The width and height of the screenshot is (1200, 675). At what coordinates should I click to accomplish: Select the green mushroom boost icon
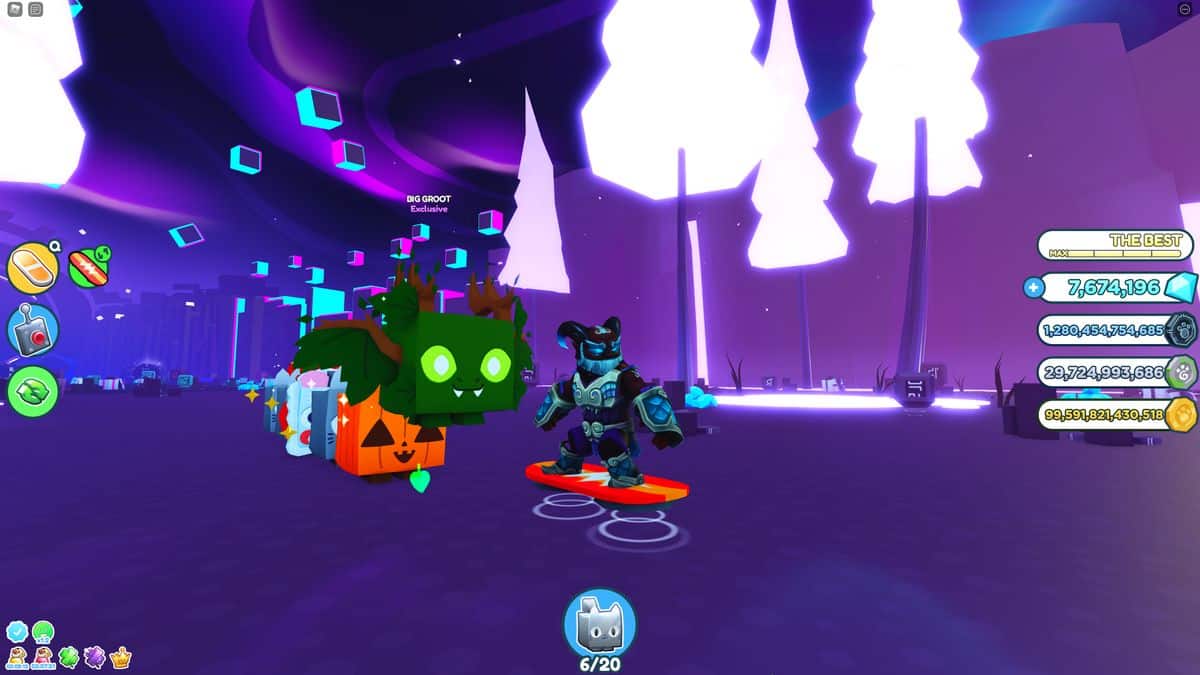43,631
